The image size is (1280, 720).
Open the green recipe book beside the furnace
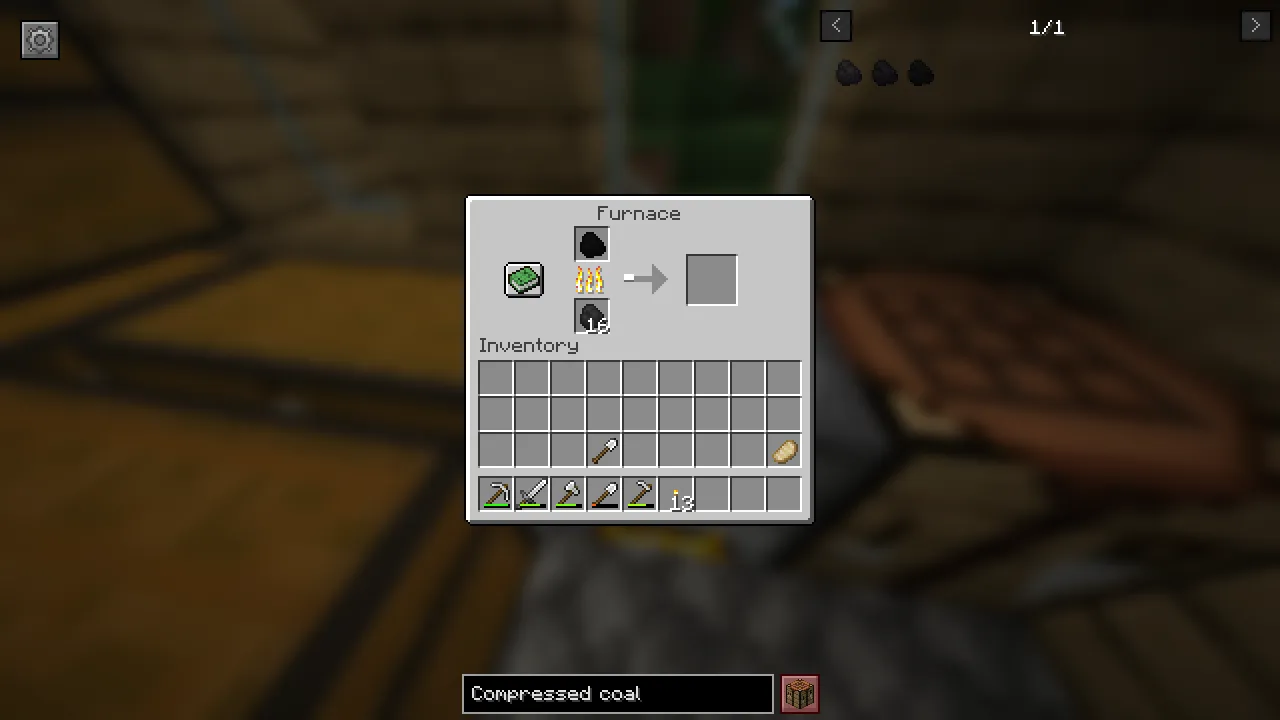[x=523, y=280]
